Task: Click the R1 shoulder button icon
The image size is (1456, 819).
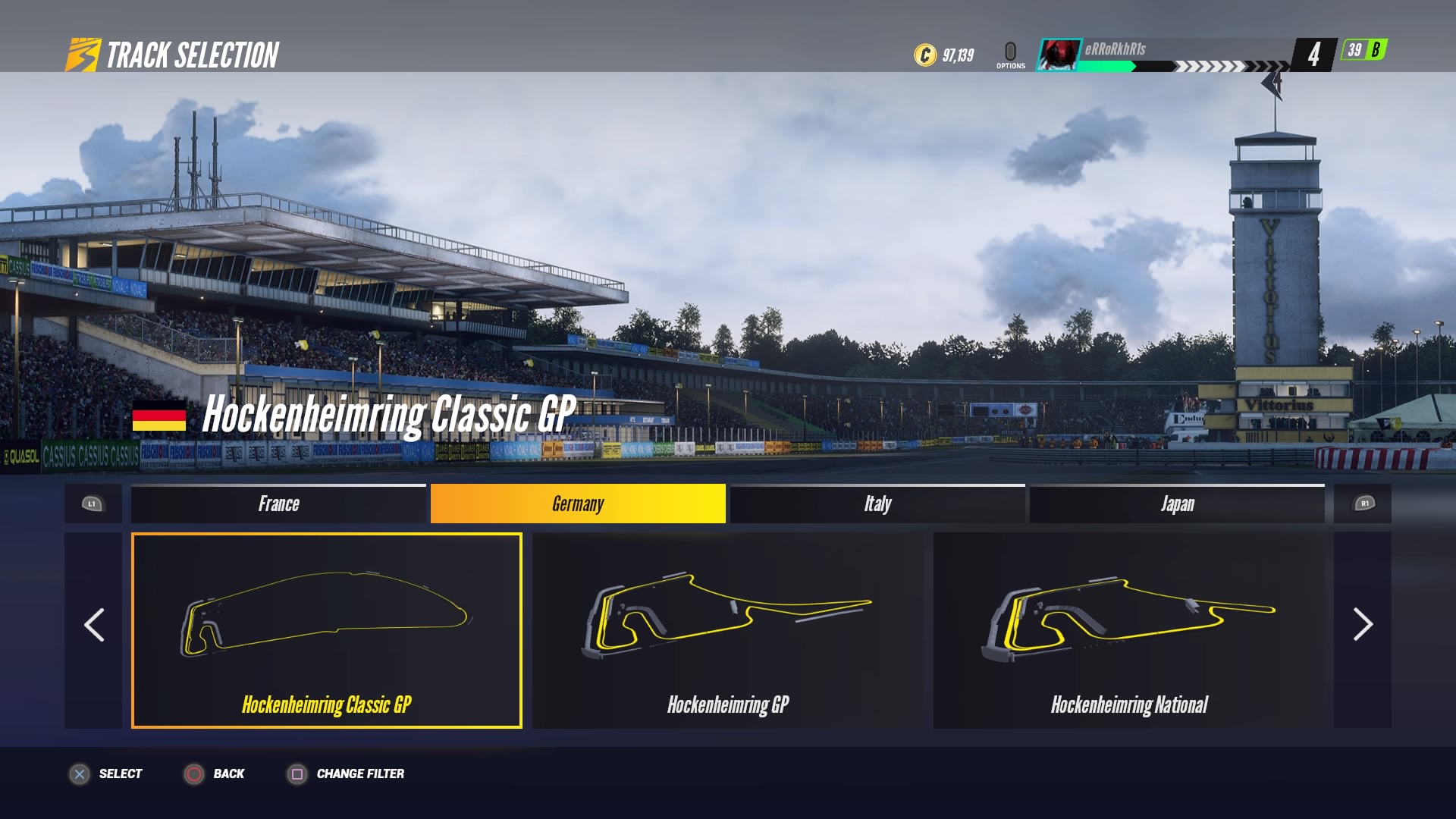Action: tap(1363, 504)
